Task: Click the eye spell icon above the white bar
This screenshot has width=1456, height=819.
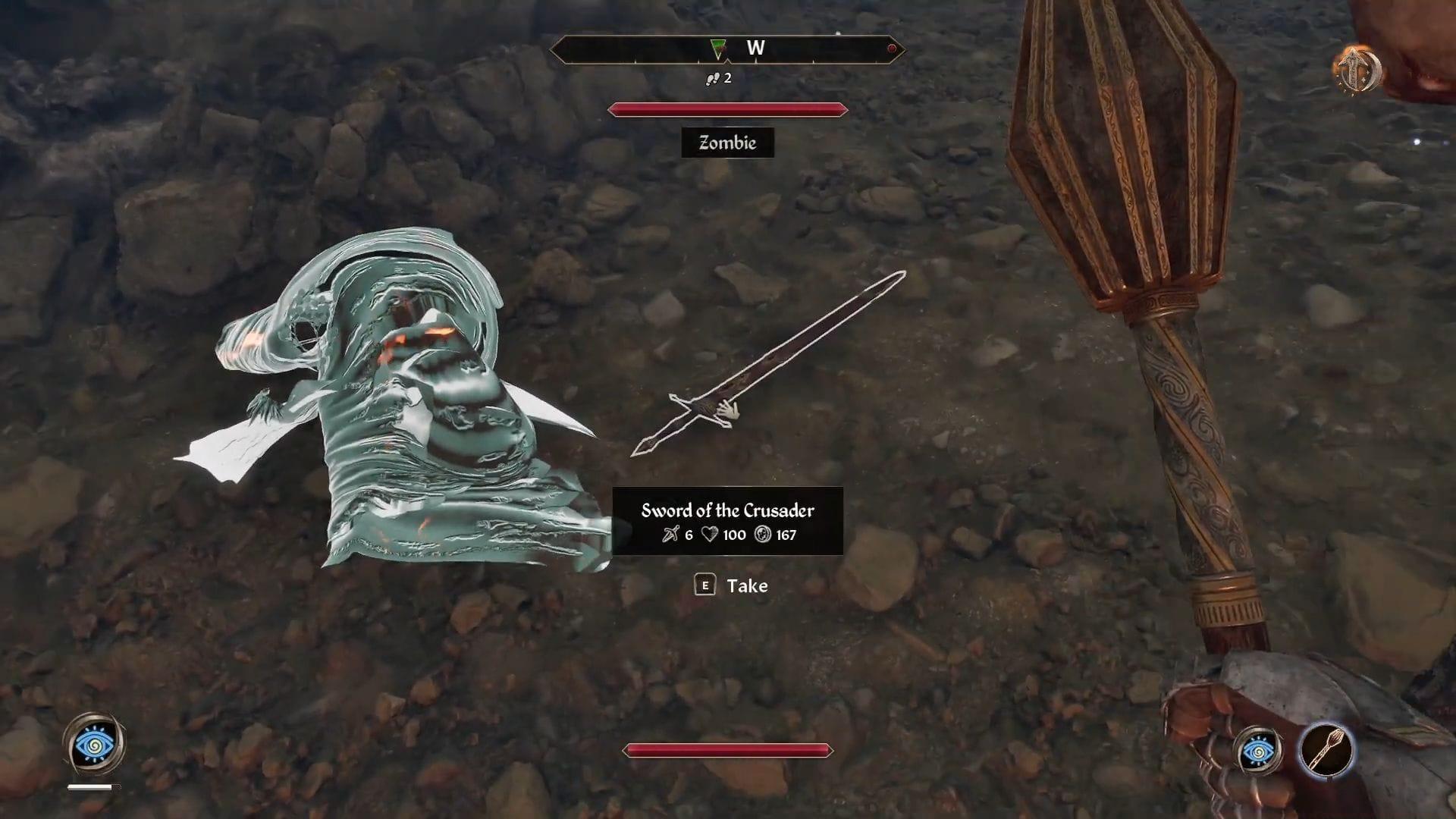Action: (96, 744)
